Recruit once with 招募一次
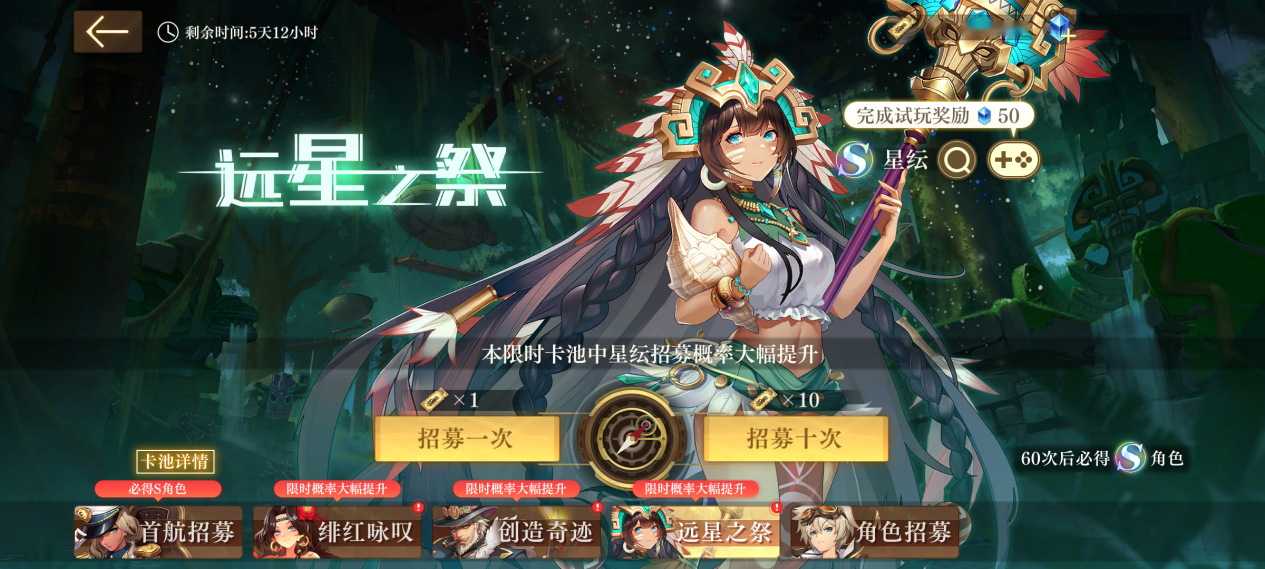The height and width of the screenshot is (569, 1265). 467,439
